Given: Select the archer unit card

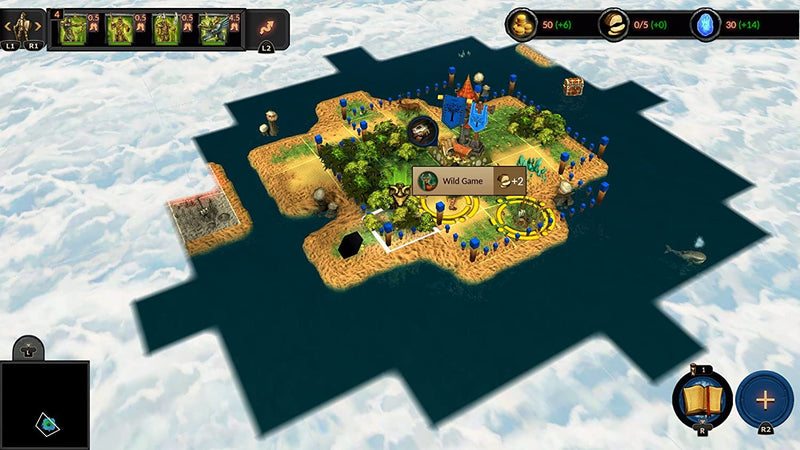Looking at the screenshot, I should (73, 30).
